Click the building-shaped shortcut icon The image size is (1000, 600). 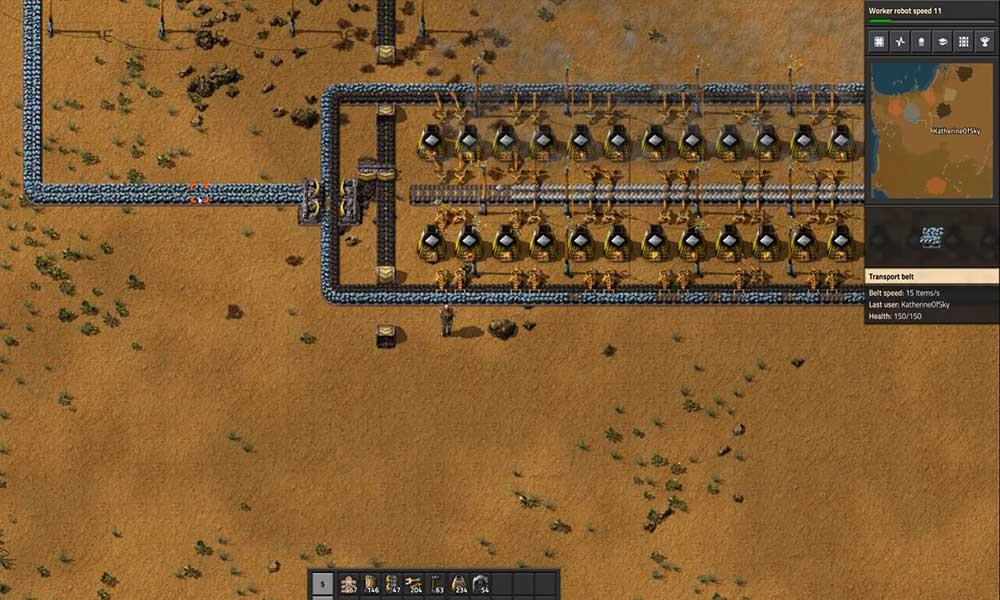921,41
